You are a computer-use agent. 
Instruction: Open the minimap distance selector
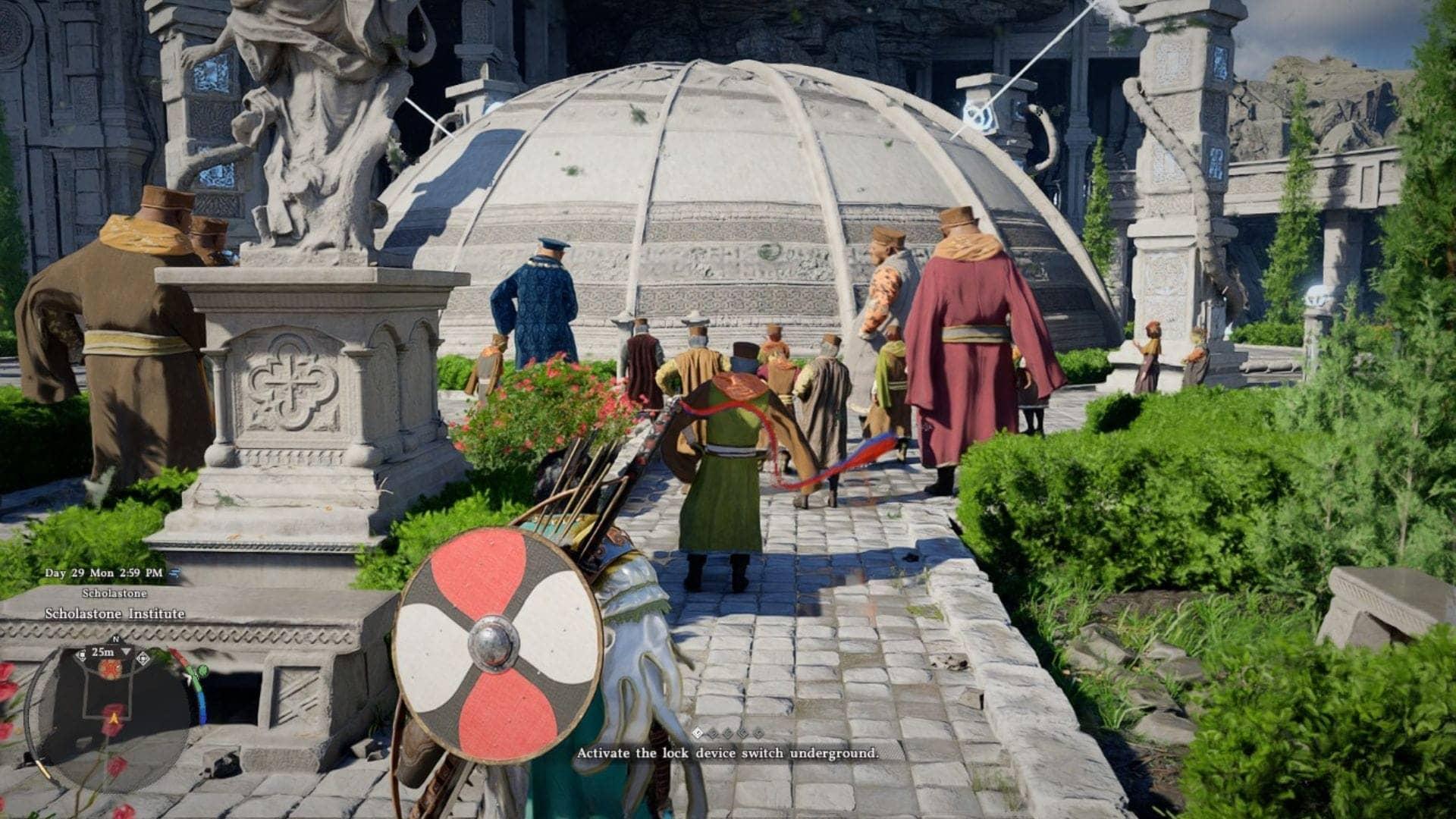point(102,653)
